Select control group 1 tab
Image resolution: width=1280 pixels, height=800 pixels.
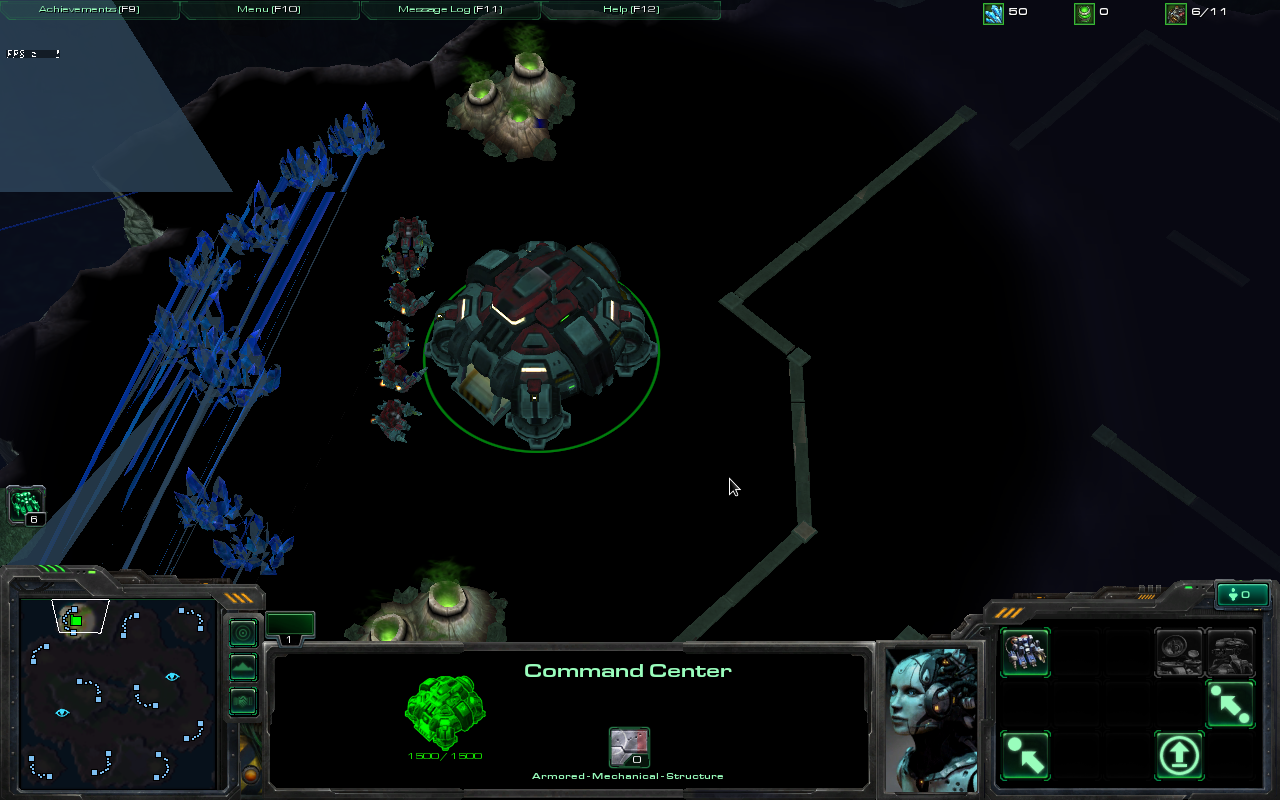(290, 627)
